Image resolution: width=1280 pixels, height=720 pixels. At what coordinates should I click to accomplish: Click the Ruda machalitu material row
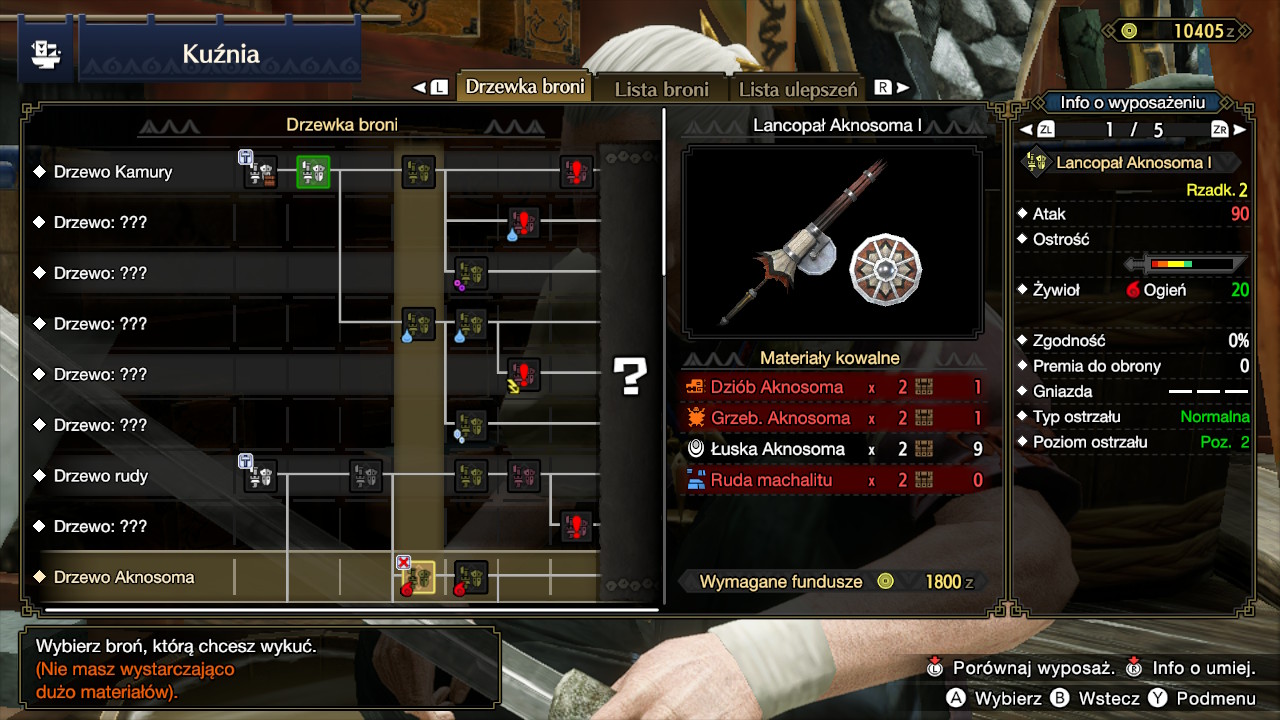tap(833, 480)
